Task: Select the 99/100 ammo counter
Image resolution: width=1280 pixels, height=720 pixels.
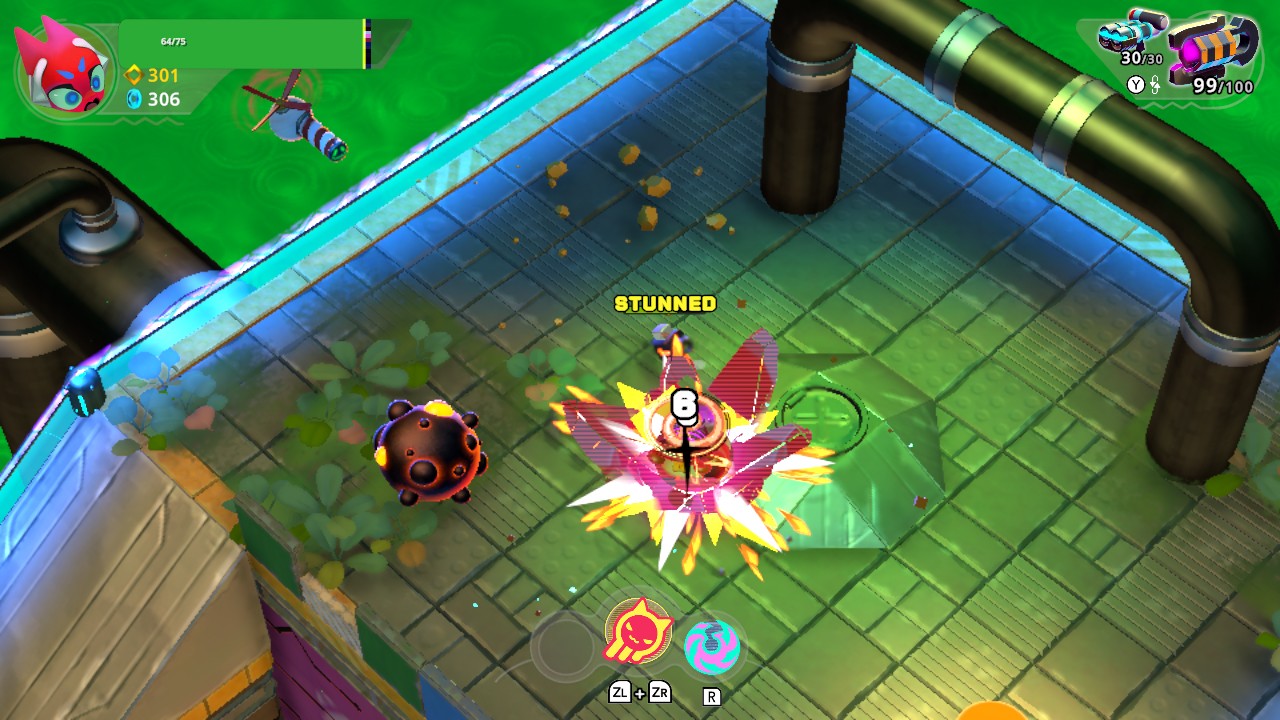Action: click(x=1222, y=84)
